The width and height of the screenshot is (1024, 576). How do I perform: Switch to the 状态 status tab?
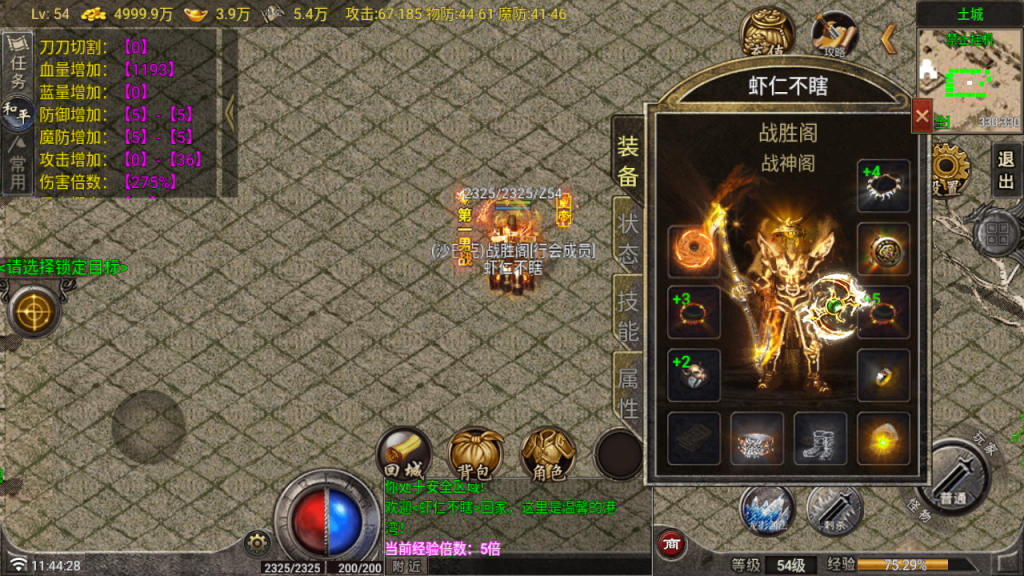coord(627,239)
